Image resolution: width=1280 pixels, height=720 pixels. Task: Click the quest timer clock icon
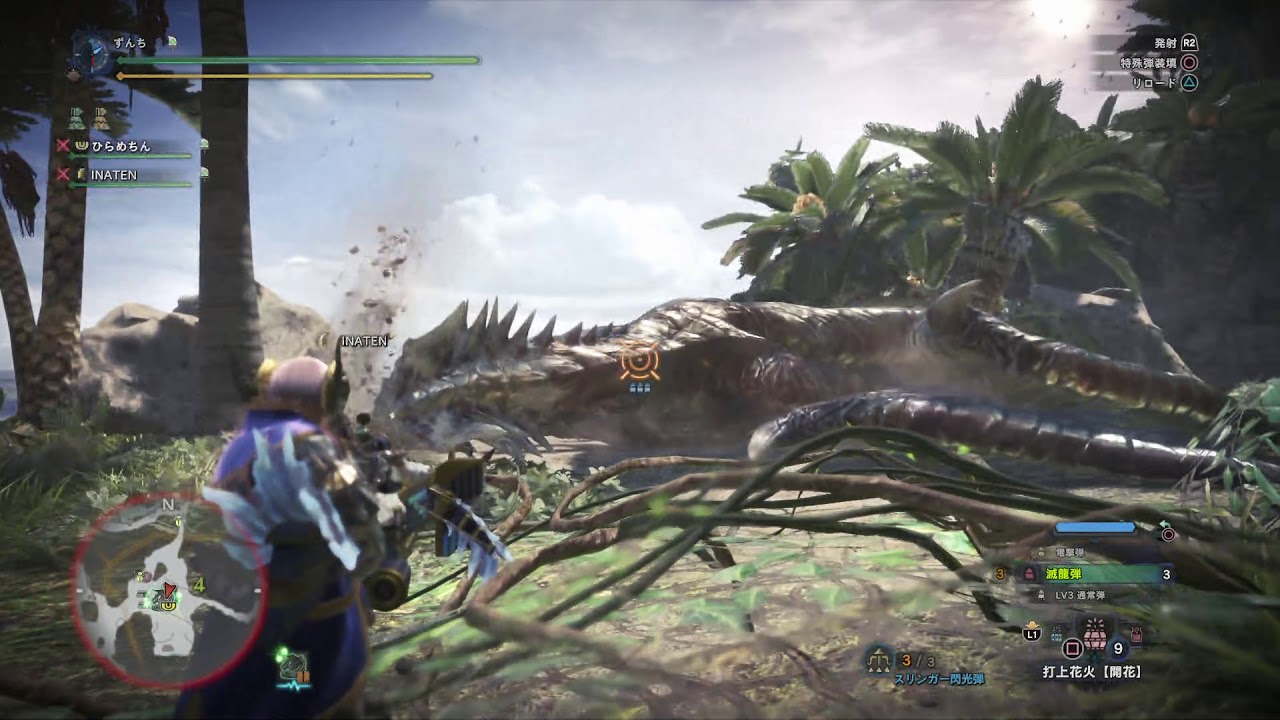point(92,54)
